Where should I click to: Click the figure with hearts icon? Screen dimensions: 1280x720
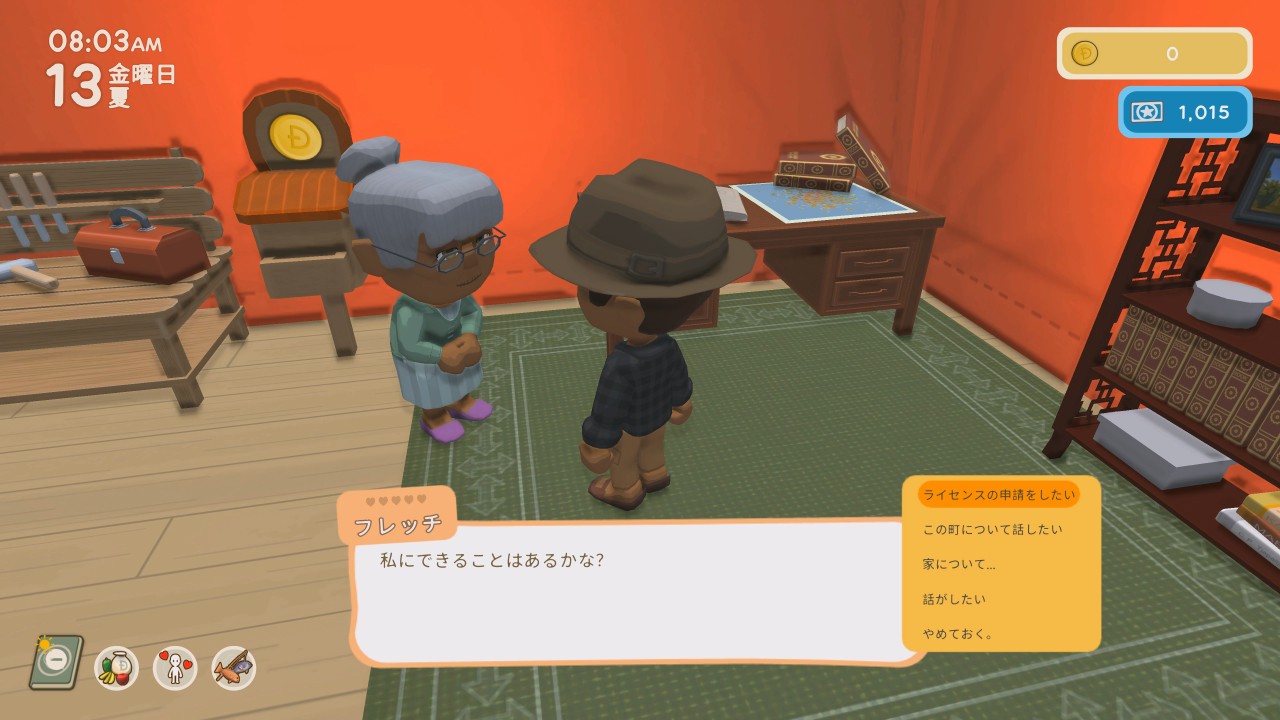175,667
